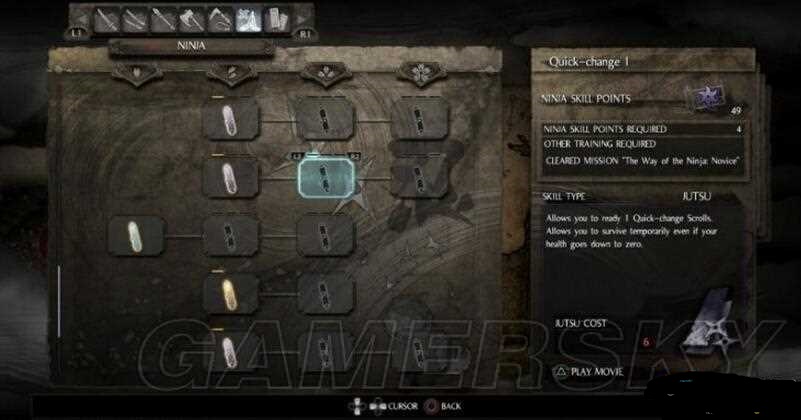Show the Kusarigama skill tab
The width and height of the screenshot is (801, 420).
click(219, 18)
